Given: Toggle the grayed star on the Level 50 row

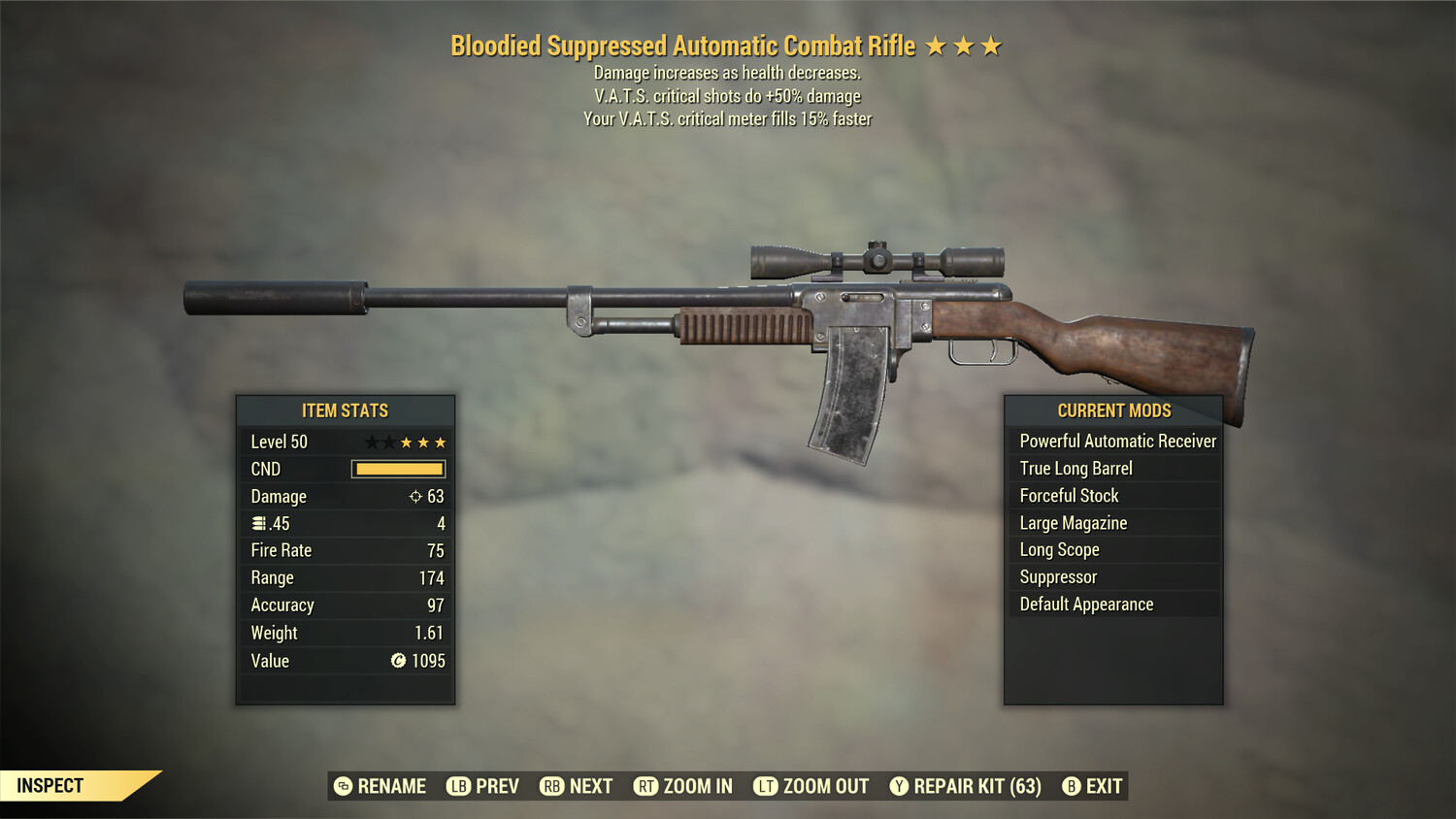Looking at the screenshot, I should point(372,442).
